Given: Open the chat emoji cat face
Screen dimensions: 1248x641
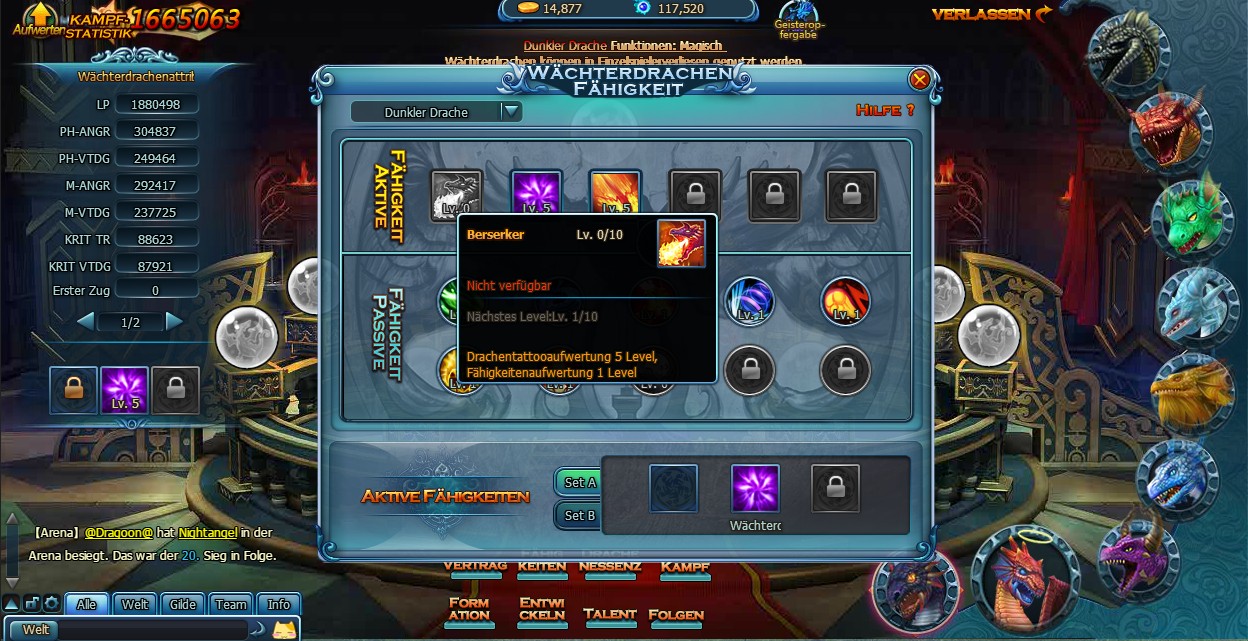Looking at the screenshot, I should (285, 630).
